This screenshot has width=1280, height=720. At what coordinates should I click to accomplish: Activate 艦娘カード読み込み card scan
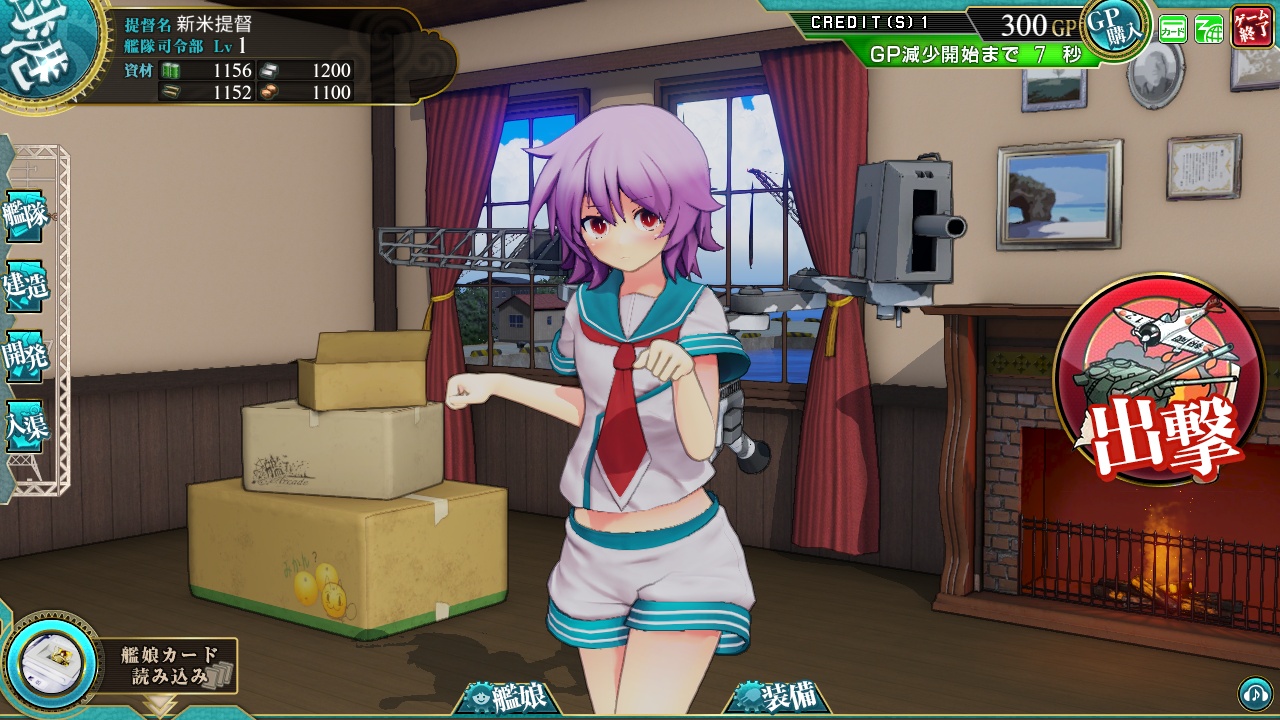point(120,665)
